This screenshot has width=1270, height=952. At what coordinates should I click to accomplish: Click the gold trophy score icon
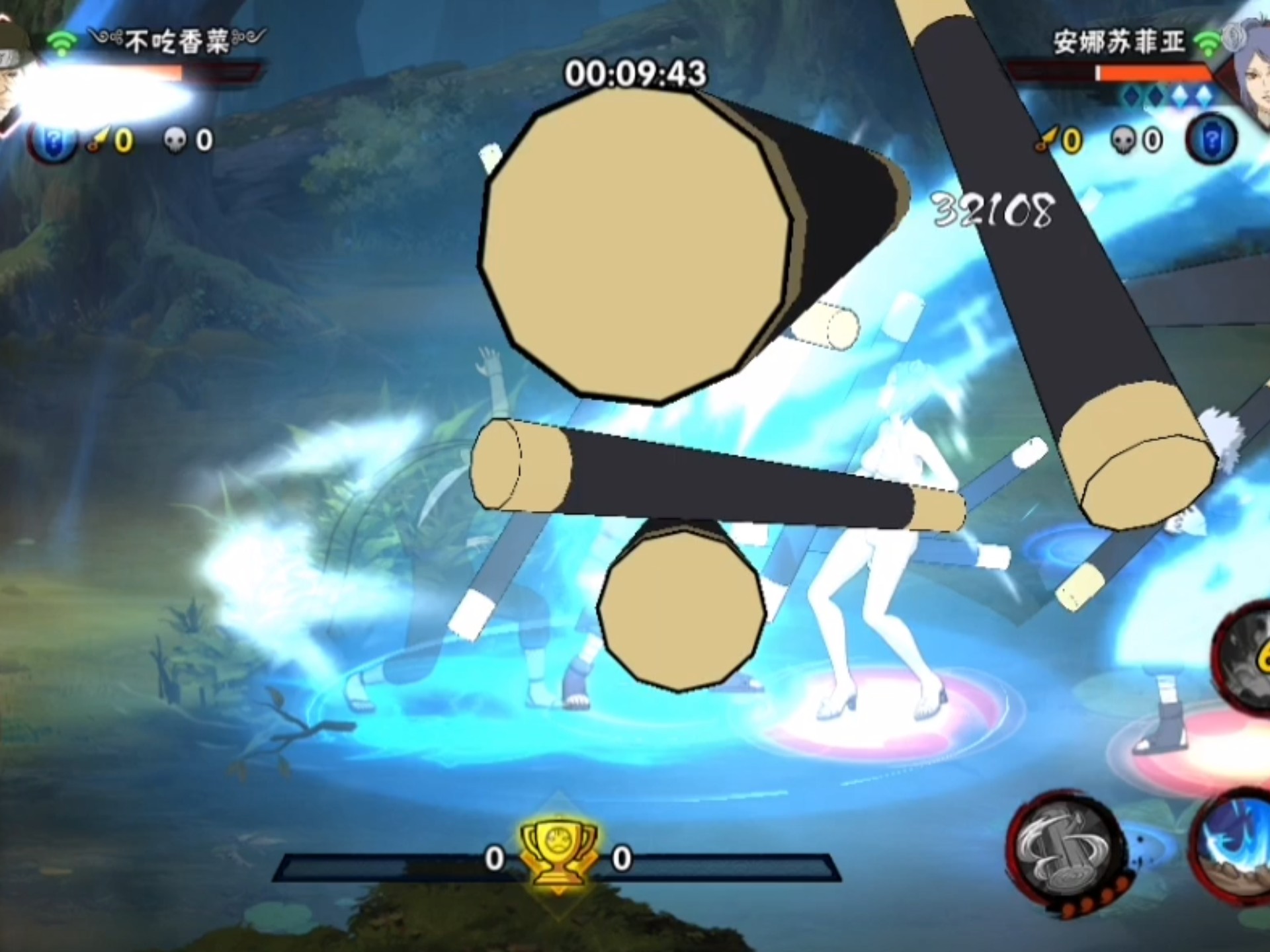558,853
